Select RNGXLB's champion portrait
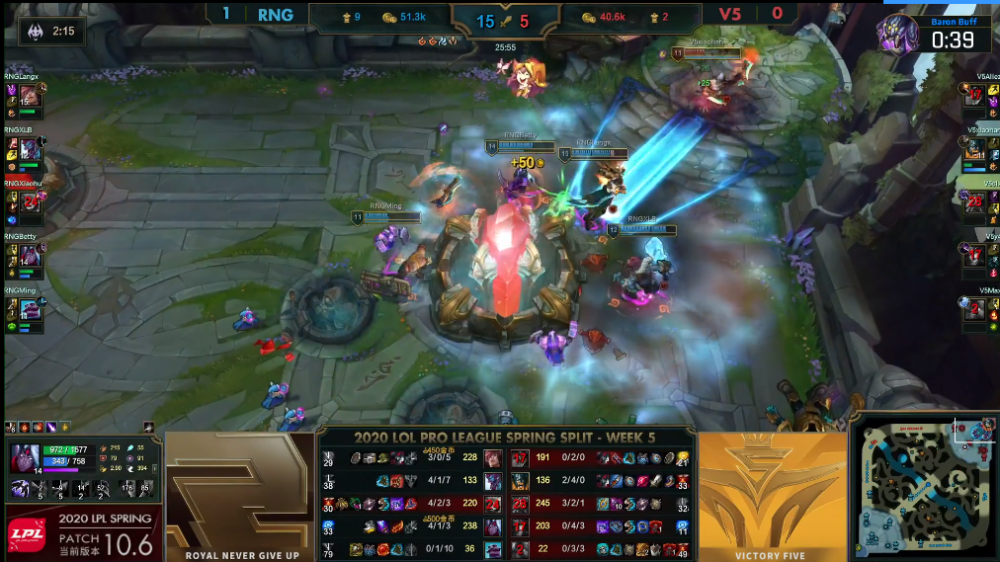This screenshot has width=1000, height=562. [30, 149]
